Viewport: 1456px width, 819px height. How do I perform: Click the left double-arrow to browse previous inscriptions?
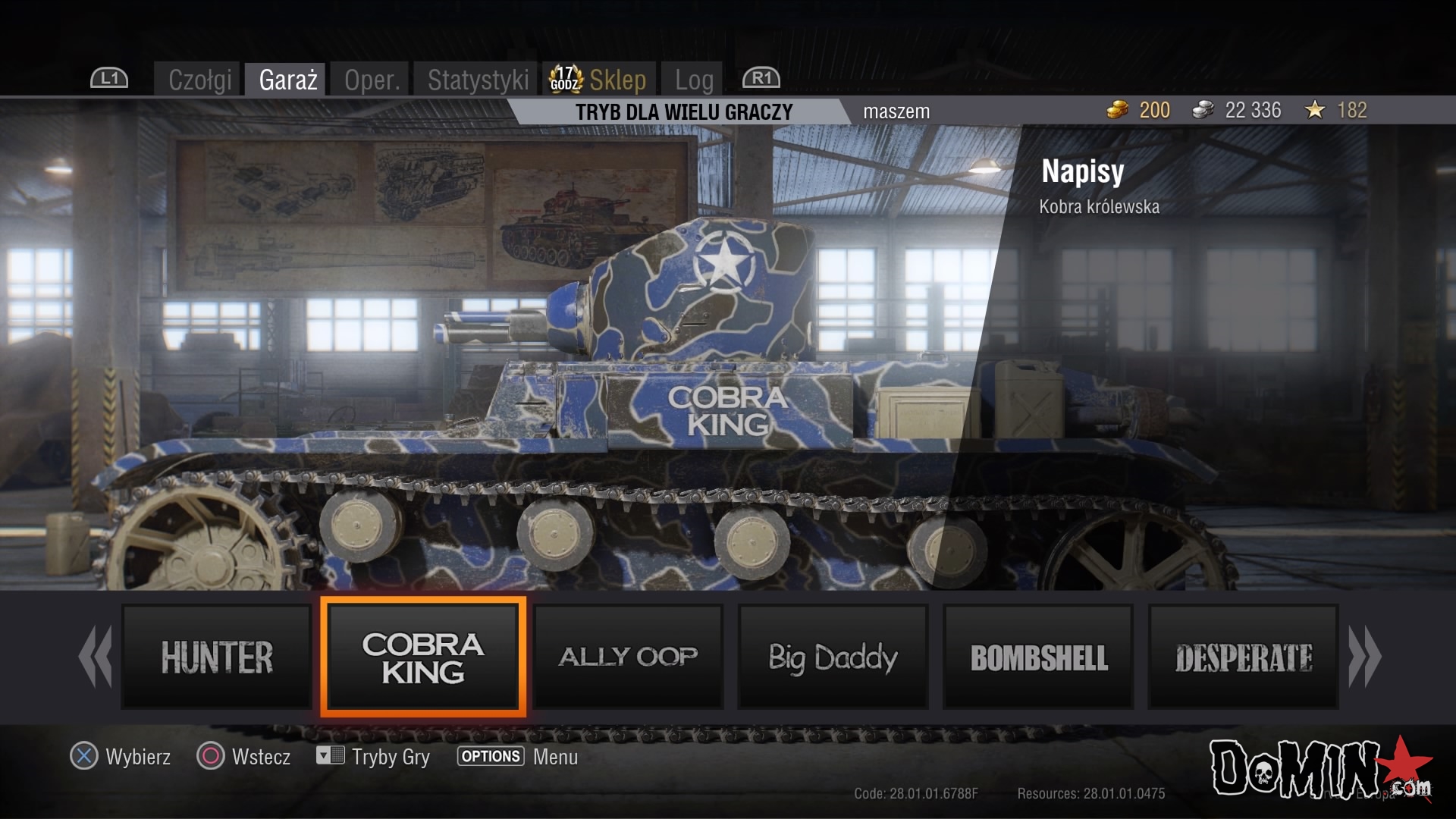point(96,657)
